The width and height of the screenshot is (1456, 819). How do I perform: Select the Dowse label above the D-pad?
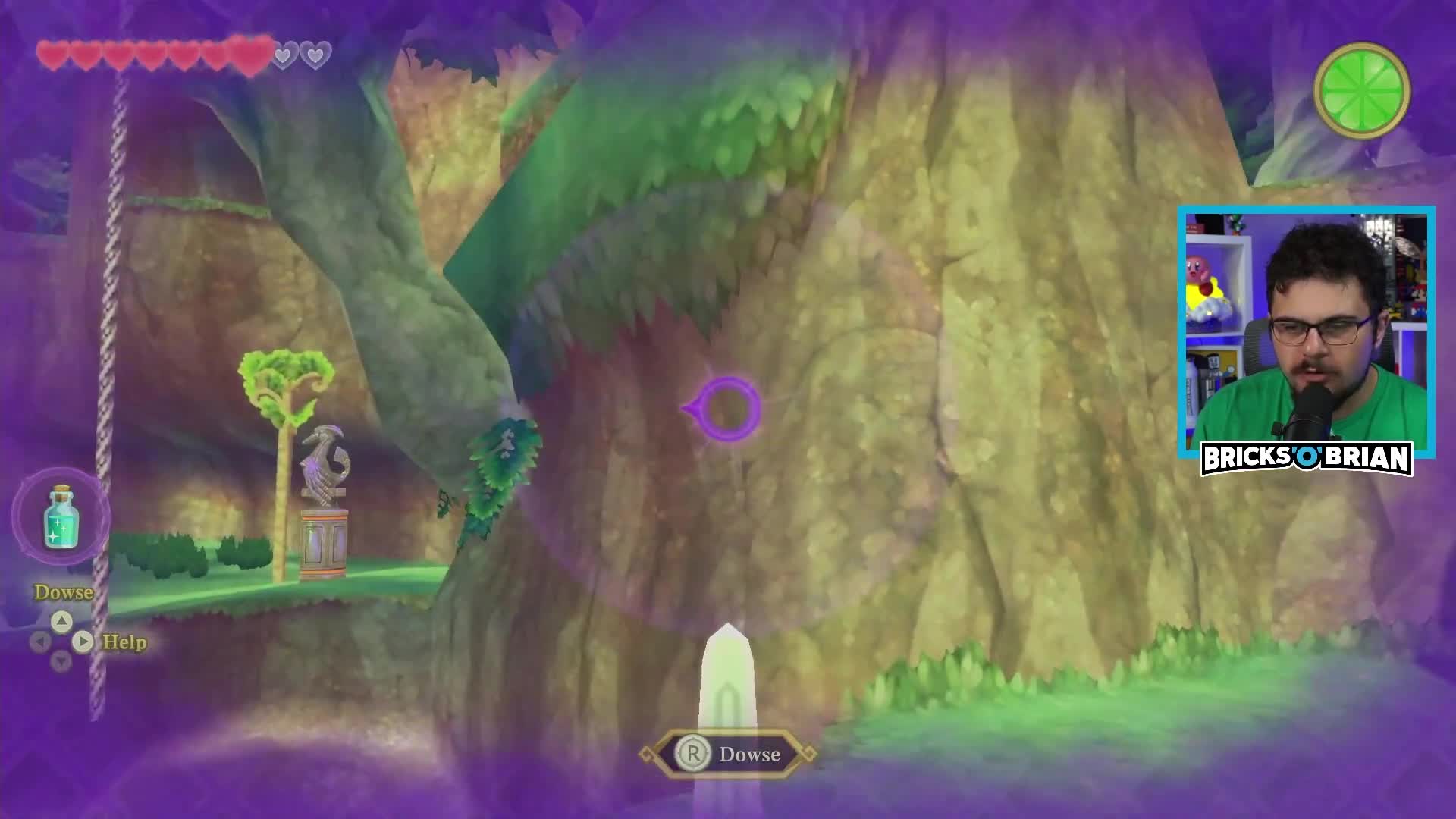point(64,591)
